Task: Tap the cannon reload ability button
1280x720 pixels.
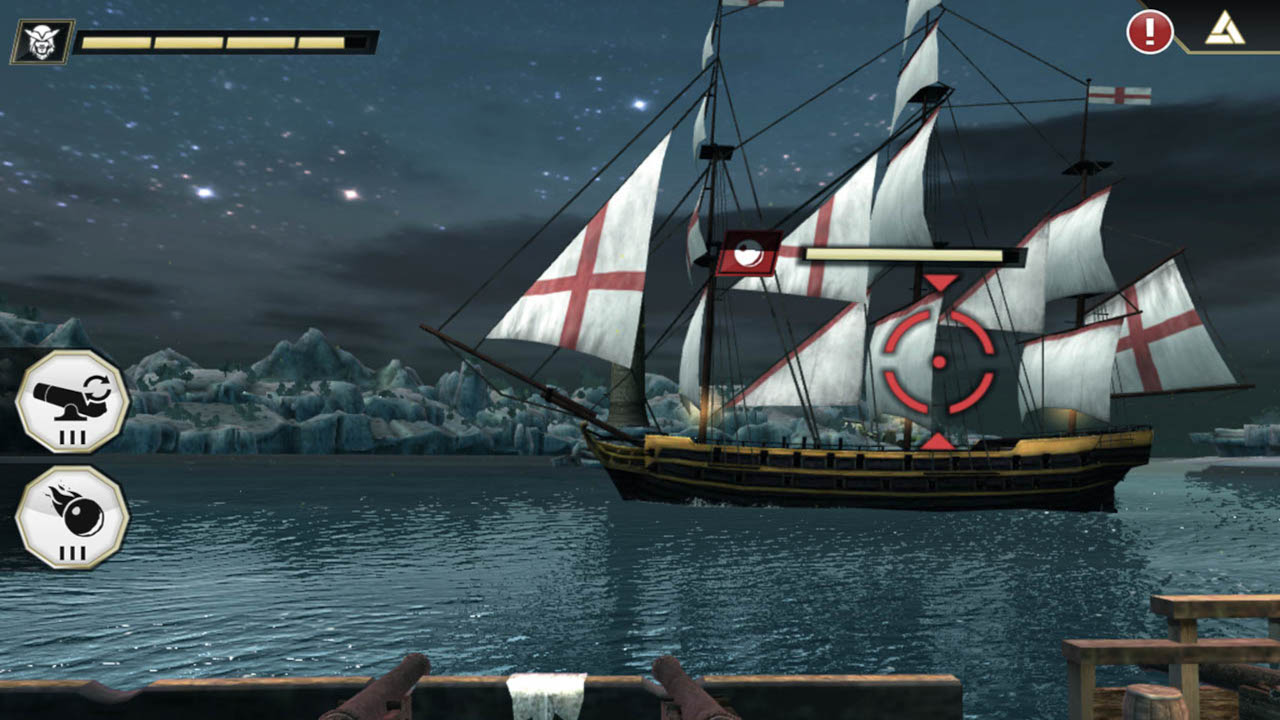Action: click(x=72, y=401)
